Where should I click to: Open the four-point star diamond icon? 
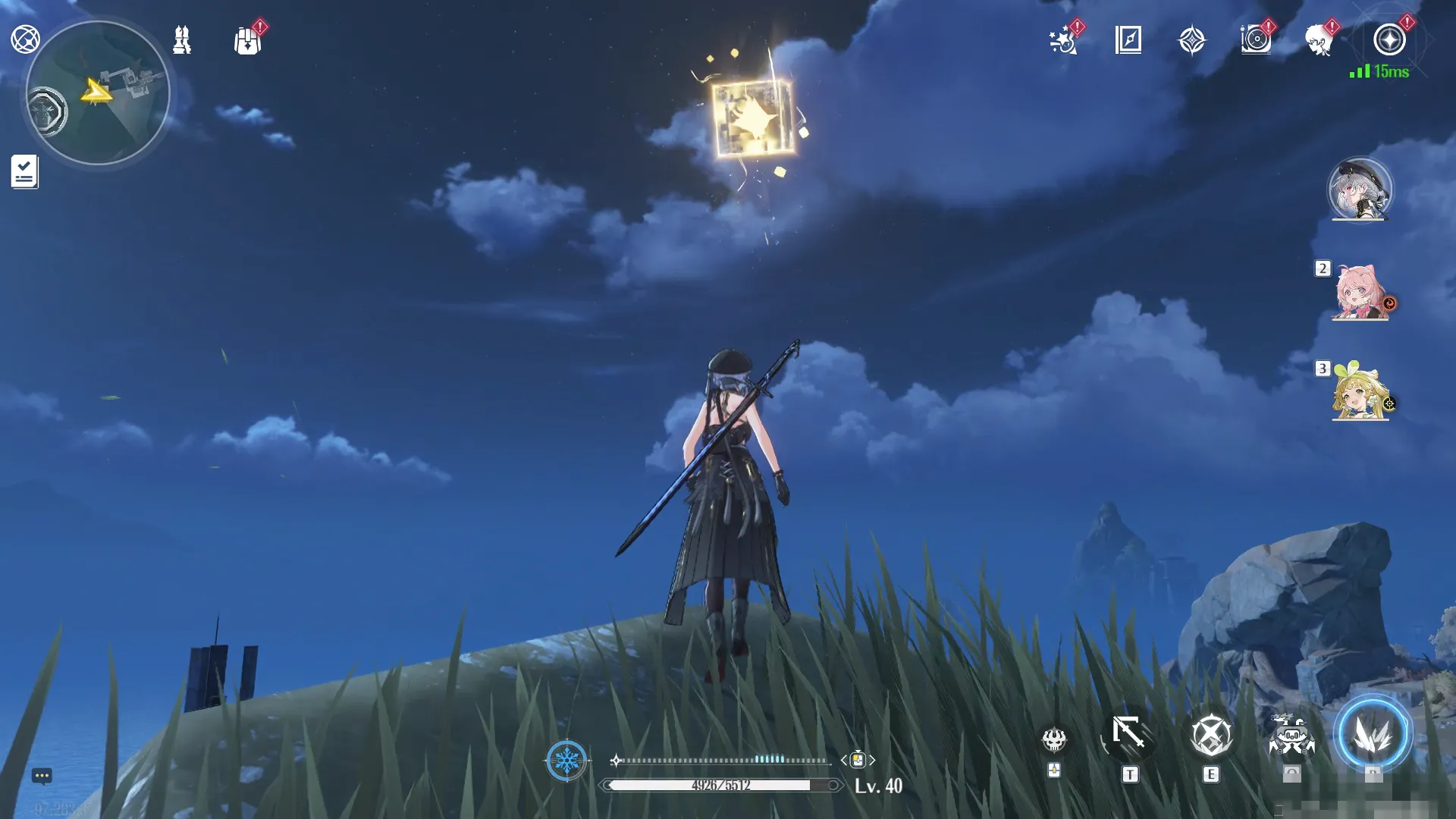(x=1191, y=40)
